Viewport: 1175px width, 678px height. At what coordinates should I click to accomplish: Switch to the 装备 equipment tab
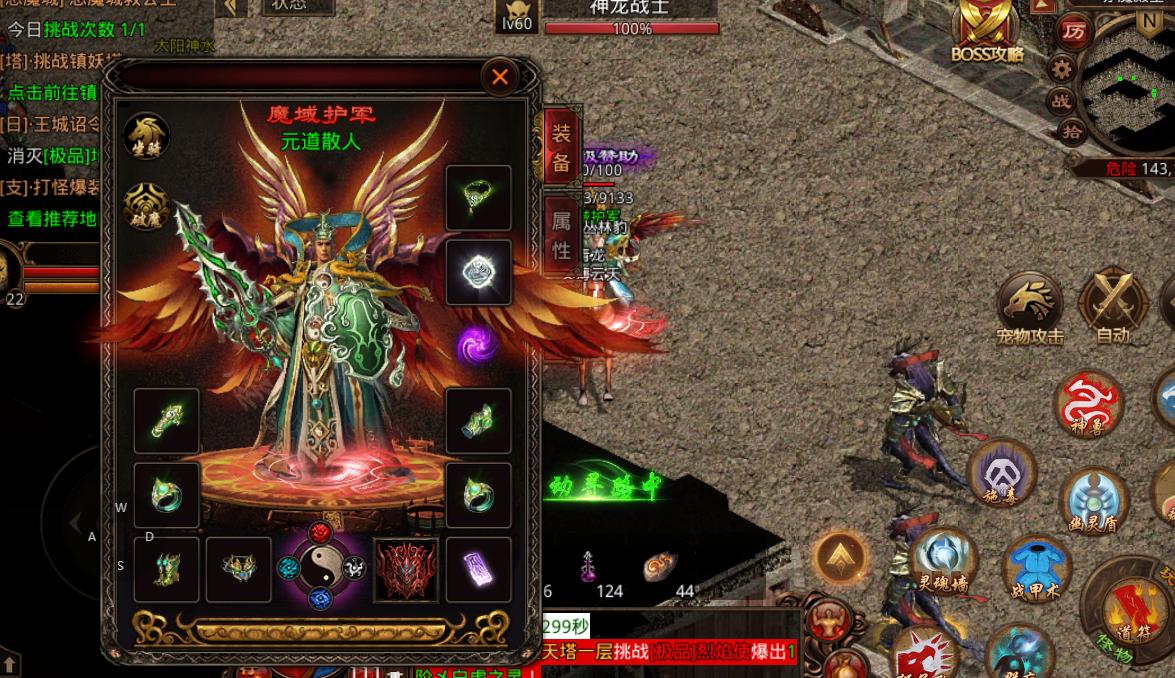click(561, 149)
